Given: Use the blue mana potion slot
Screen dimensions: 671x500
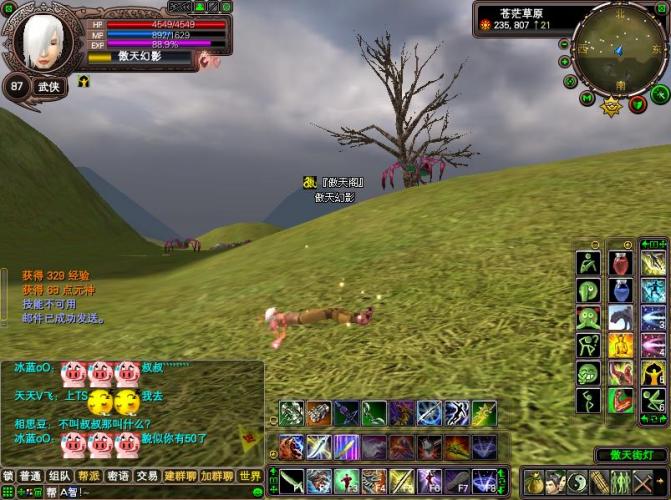Looking at the screenshot, I should pos(621,291).
